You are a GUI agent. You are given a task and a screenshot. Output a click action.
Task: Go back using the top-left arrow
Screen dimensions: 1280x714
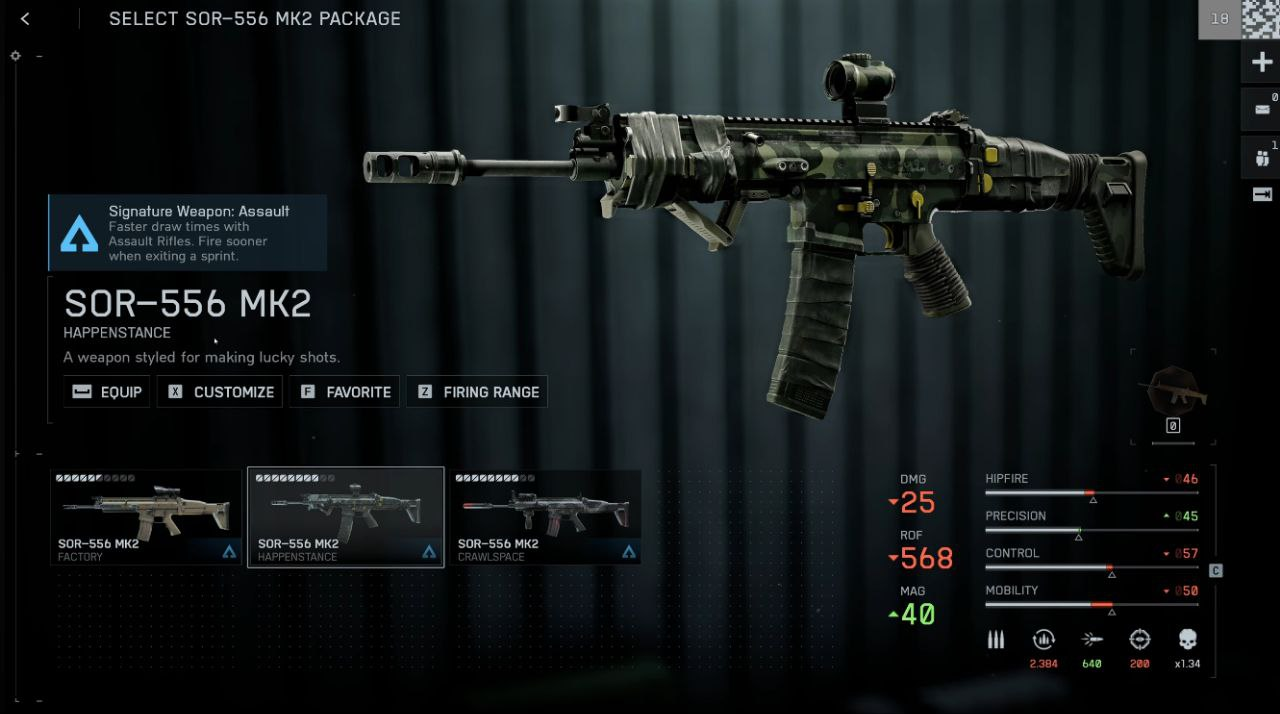(x=25, y=19)
